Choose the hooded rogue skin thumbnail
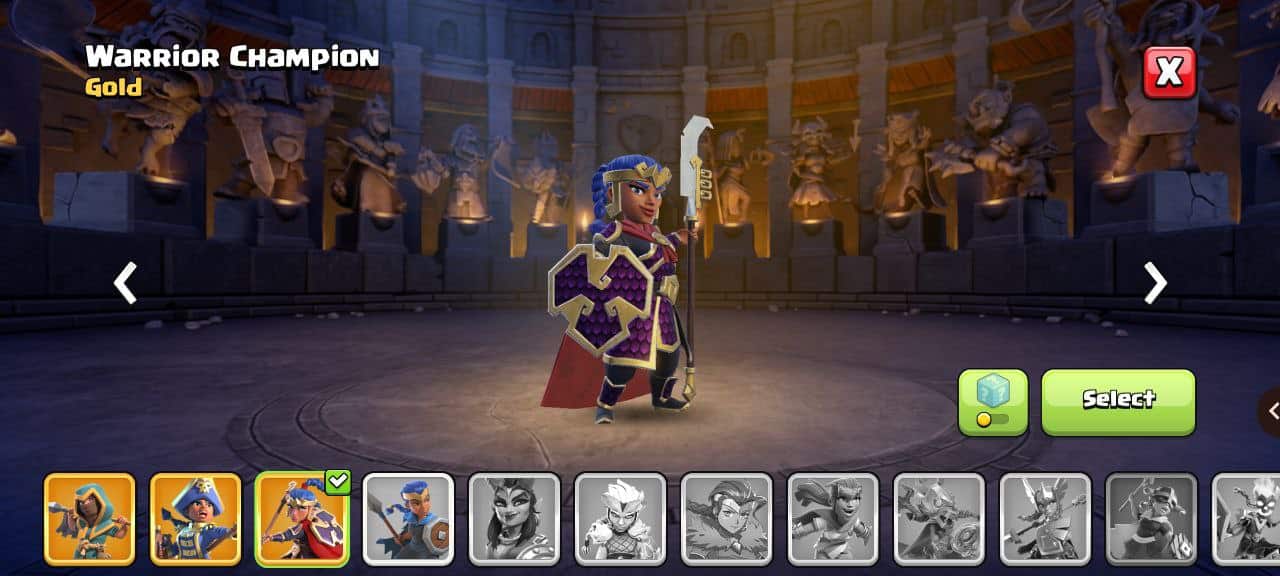Viewport: 1280px width, 576px height. (x=90, y=519)
